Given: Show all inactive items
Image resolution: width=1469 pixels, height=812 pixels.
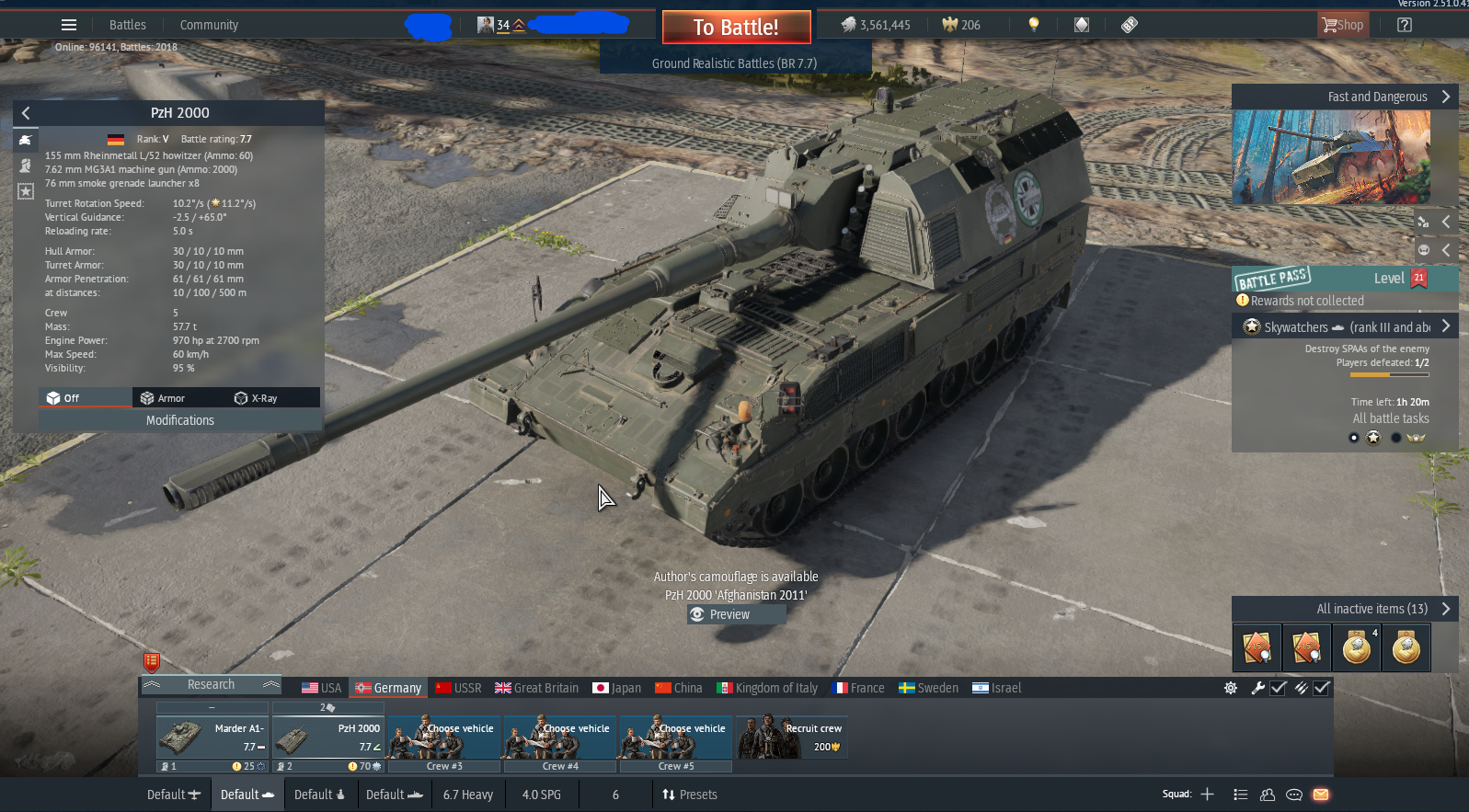Looking at the screenshot, I should (x=1371, y=609).
